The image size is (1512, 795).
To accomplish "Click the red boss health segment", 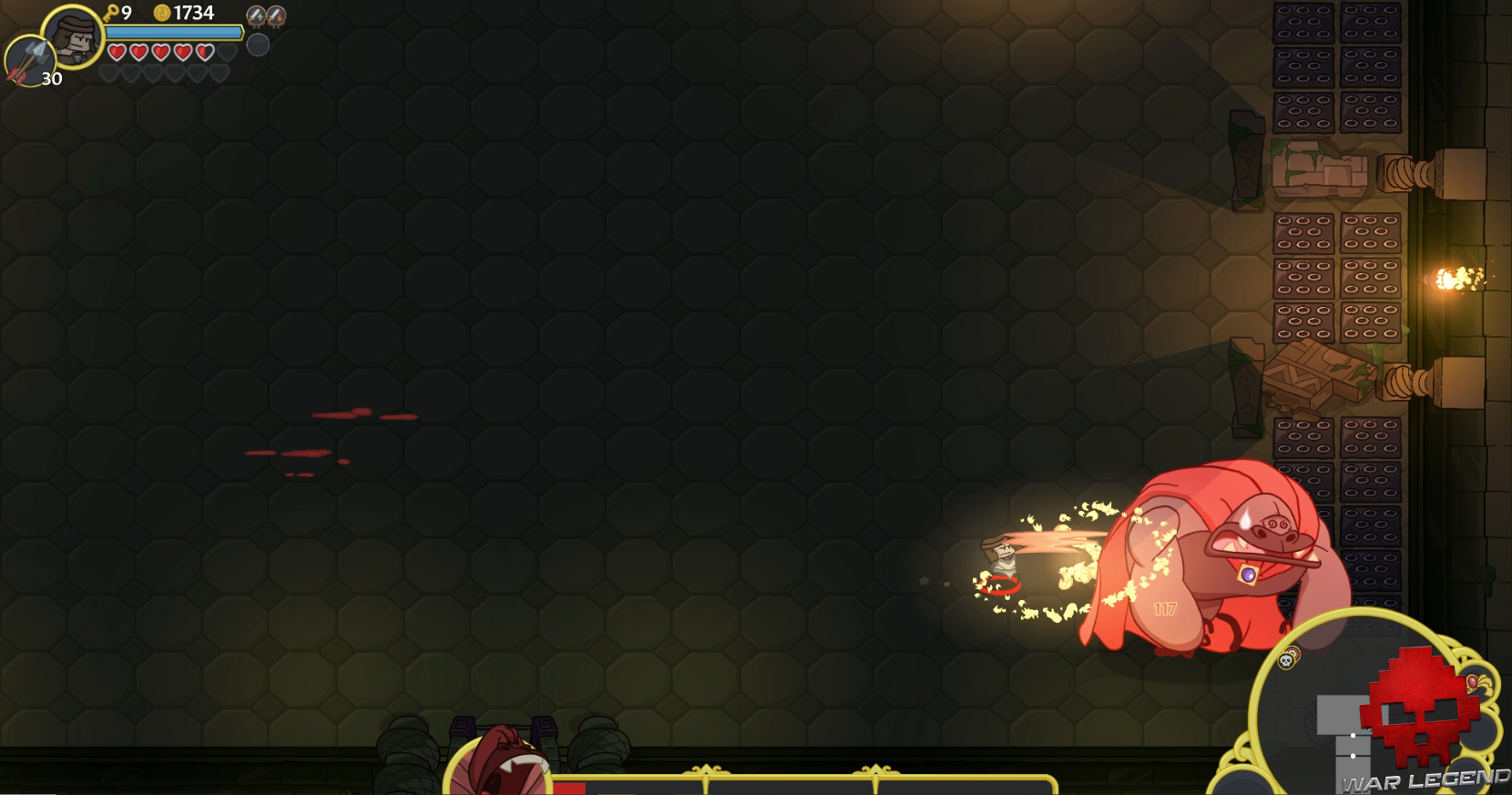I will [x=568, y=788].
